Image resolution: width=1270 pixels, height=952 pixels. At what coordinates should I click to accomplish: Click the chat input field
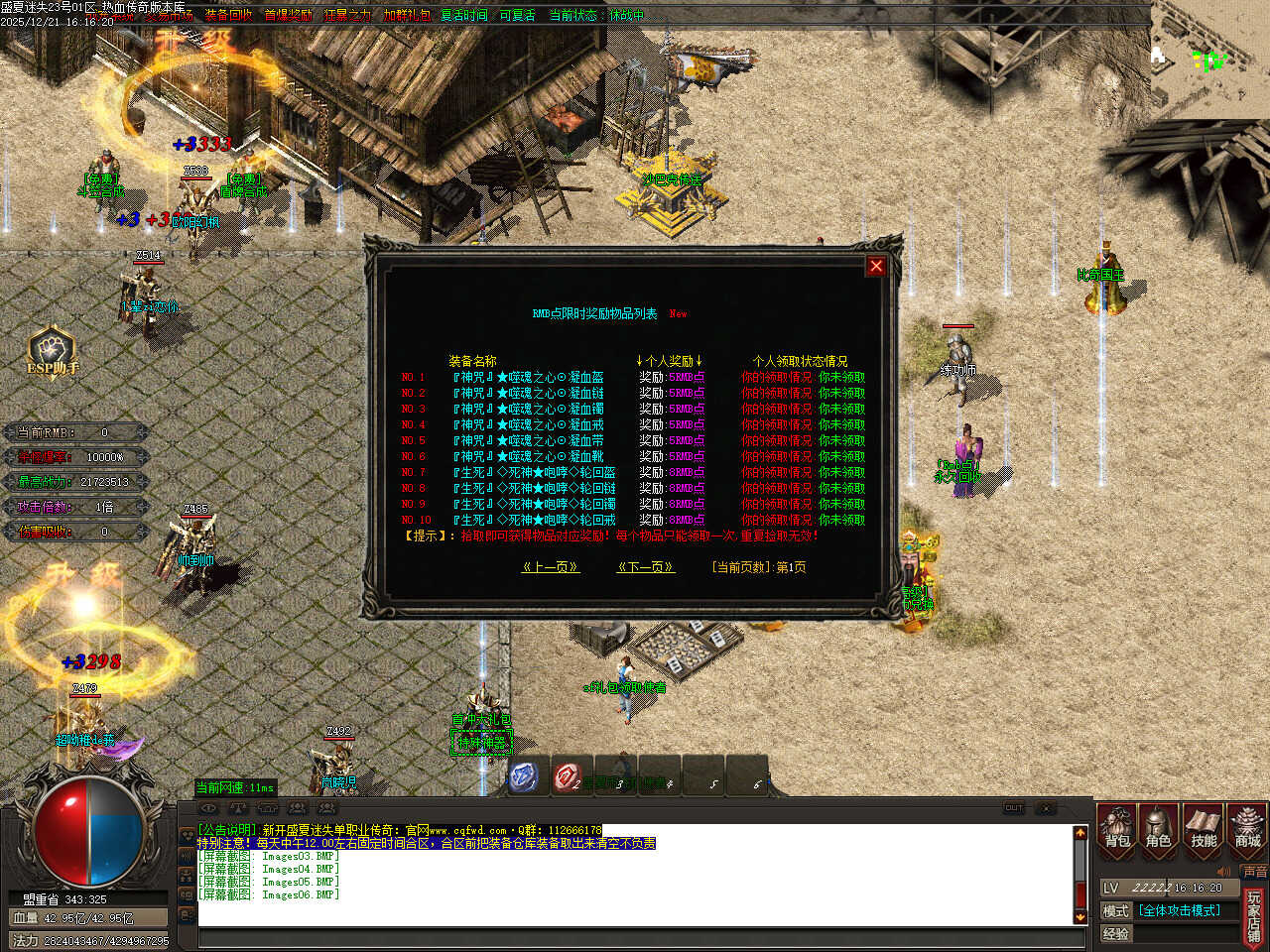pos(635,938)
